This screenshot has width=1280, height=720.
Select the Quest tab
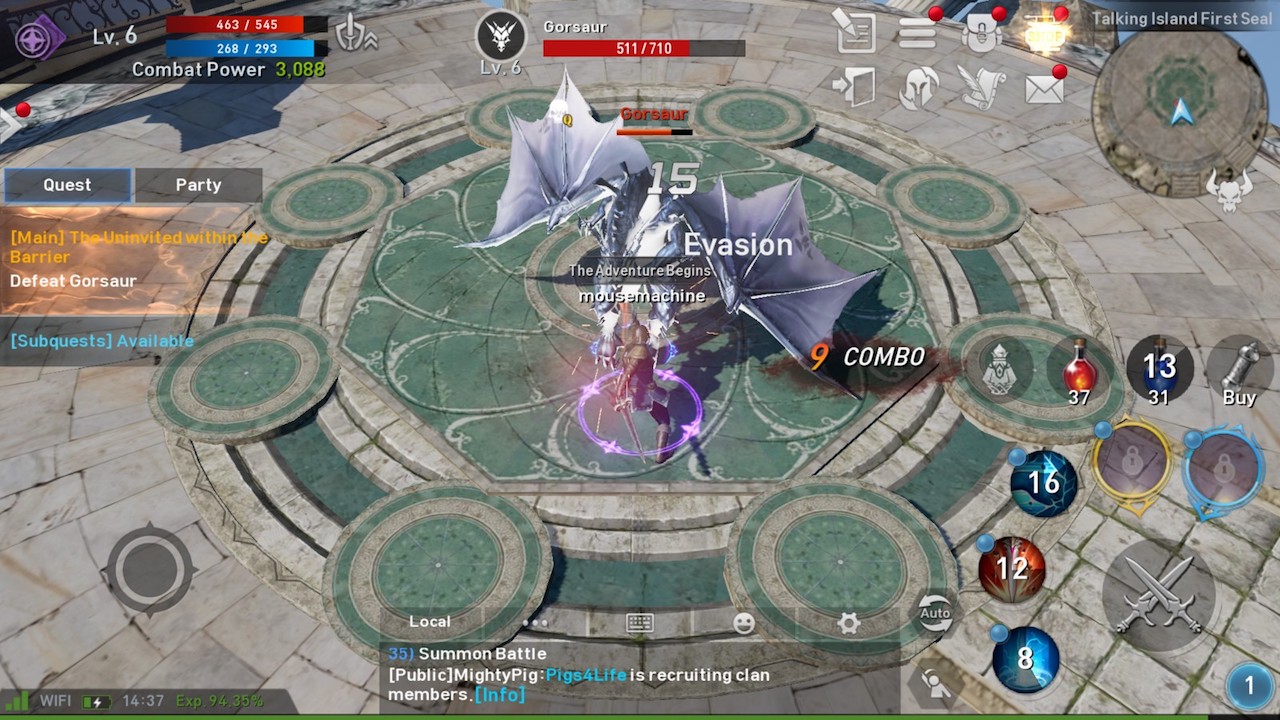coord(67,185)
